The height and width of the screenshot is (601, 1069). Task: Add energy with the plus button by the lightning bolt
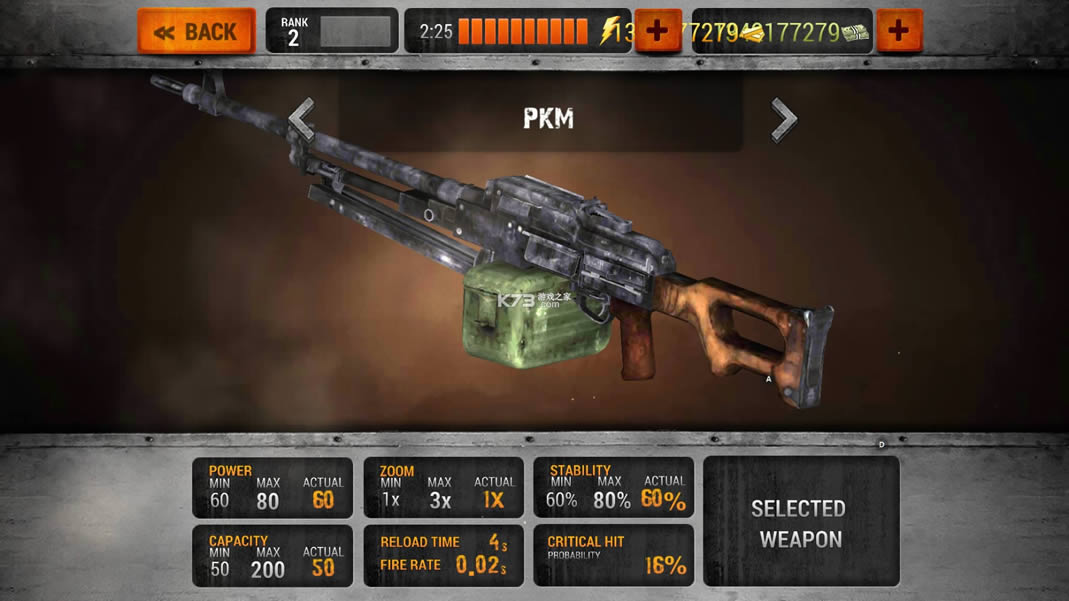point(657,31)
